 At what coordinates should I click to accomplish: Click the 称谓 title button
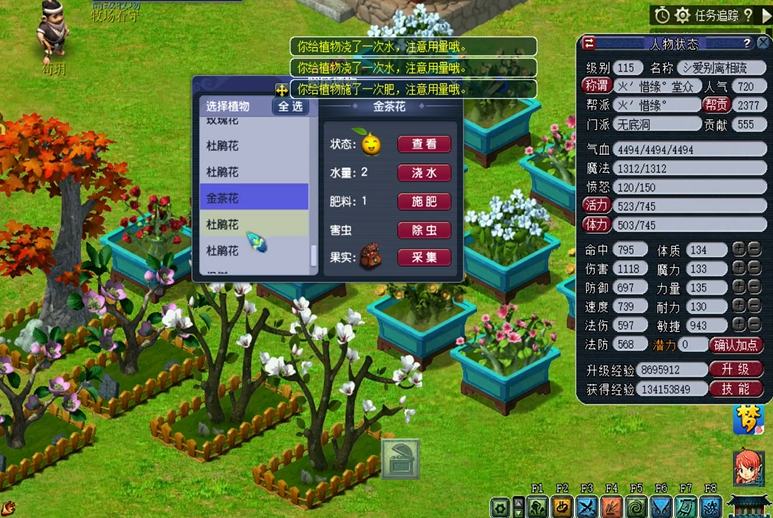[x=596, y=86]
